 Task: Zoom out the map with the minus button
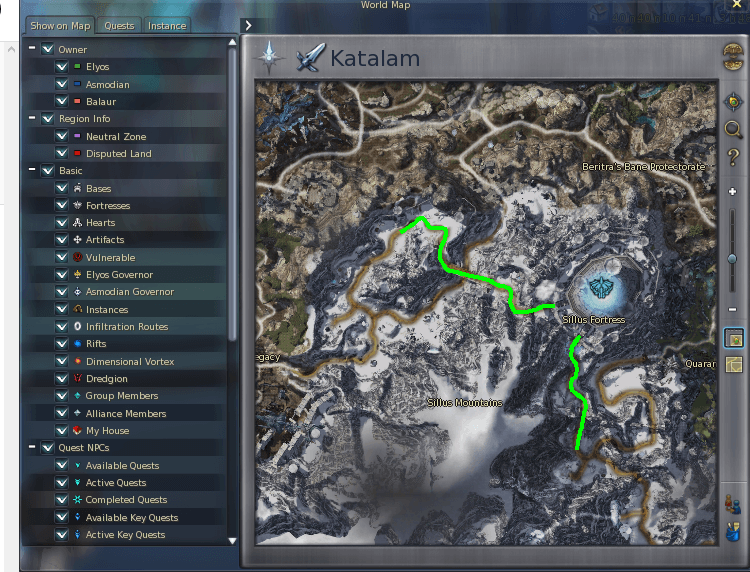733,310
